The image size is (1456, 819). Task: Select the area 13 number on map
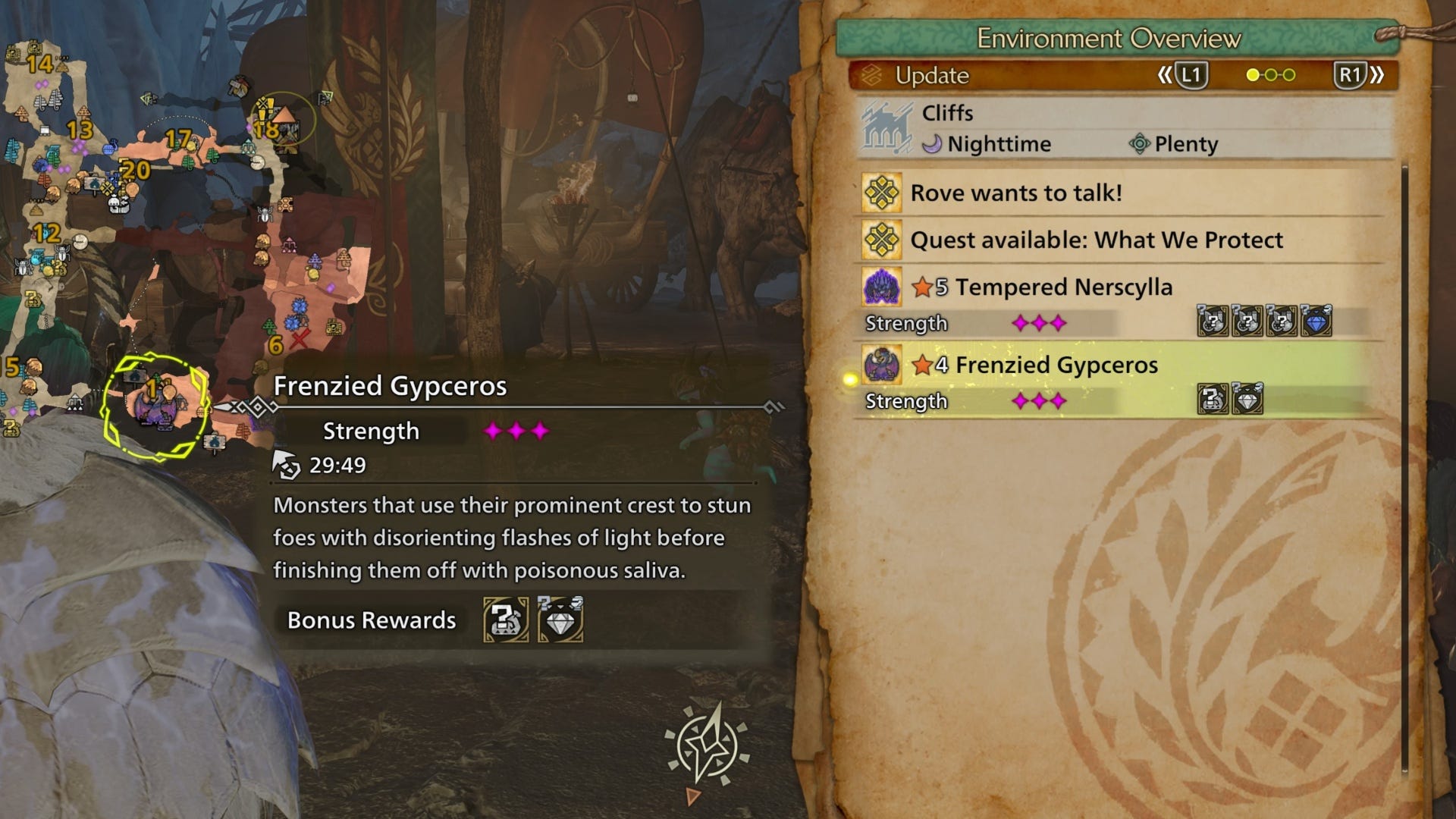[79, 130]
